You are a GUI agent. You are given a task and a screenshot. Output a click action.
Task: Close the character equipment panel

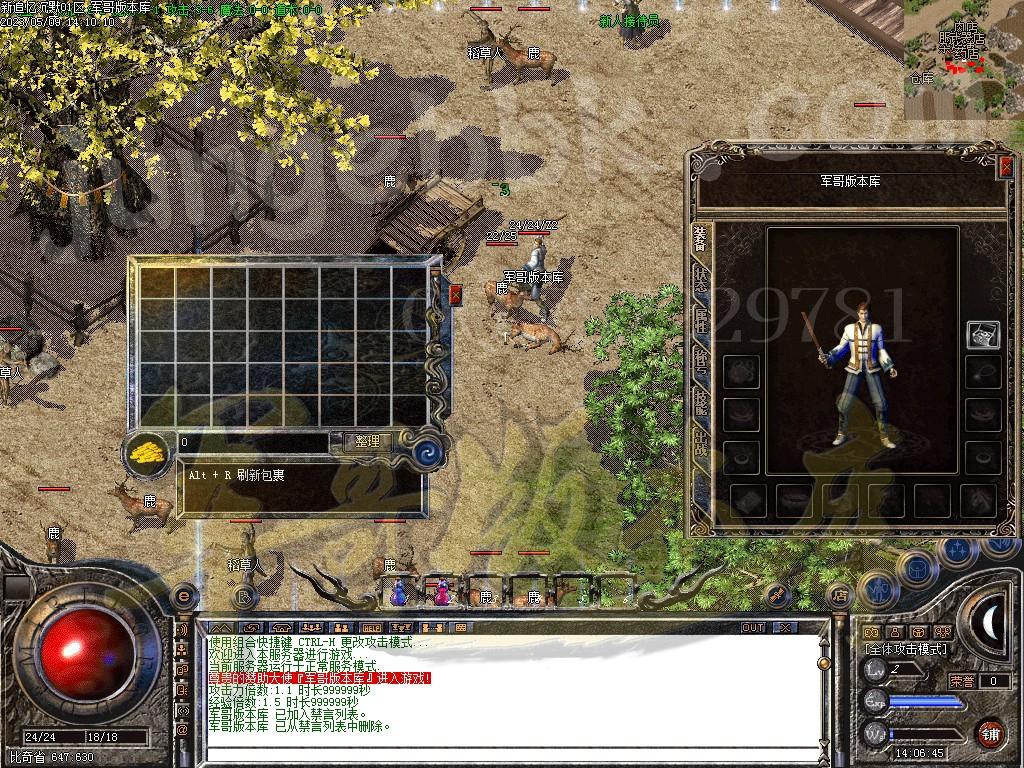pos(1005,169)
